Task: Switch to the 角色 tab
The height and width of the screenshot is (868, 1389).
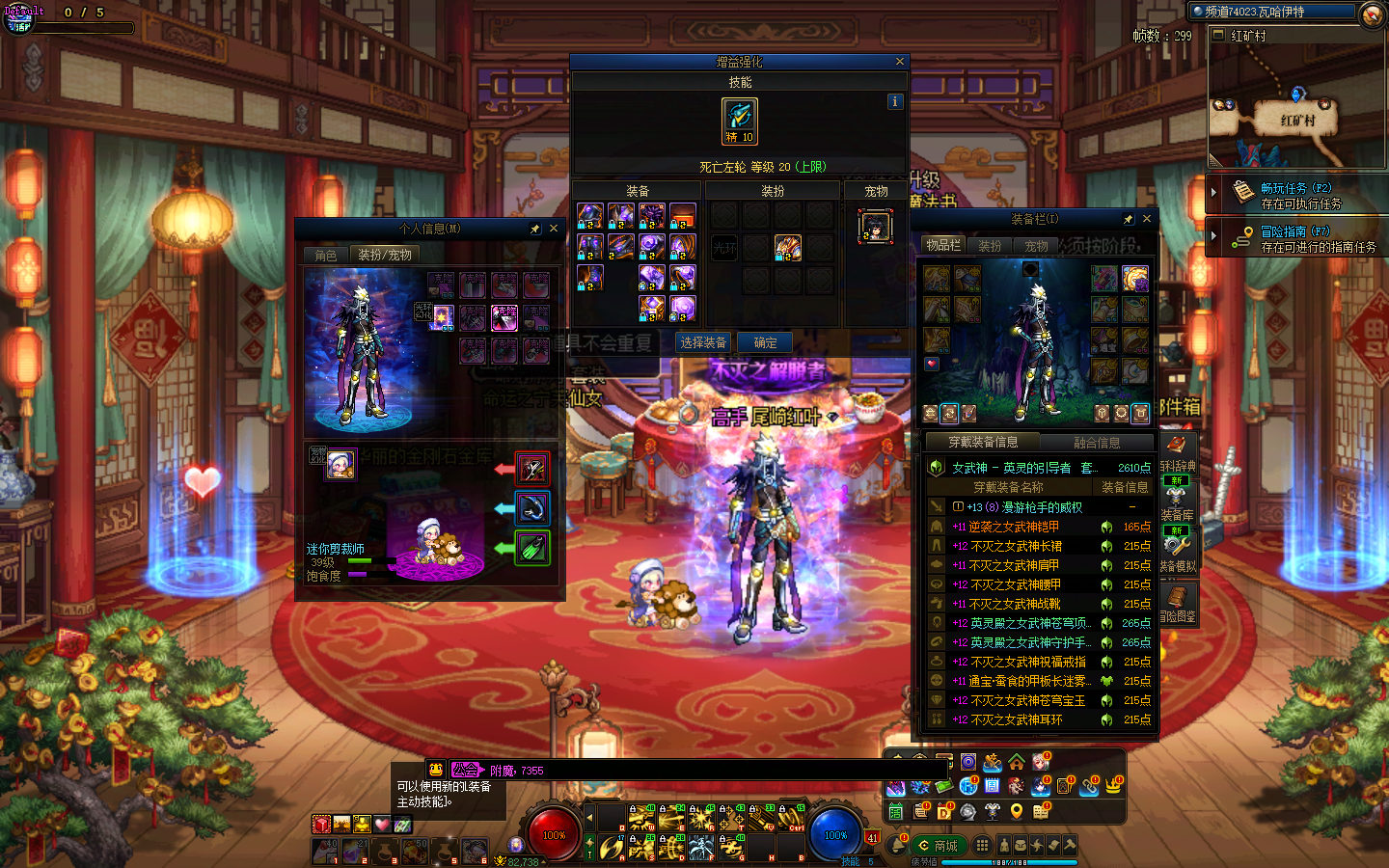Action: [x=326, y=255]
